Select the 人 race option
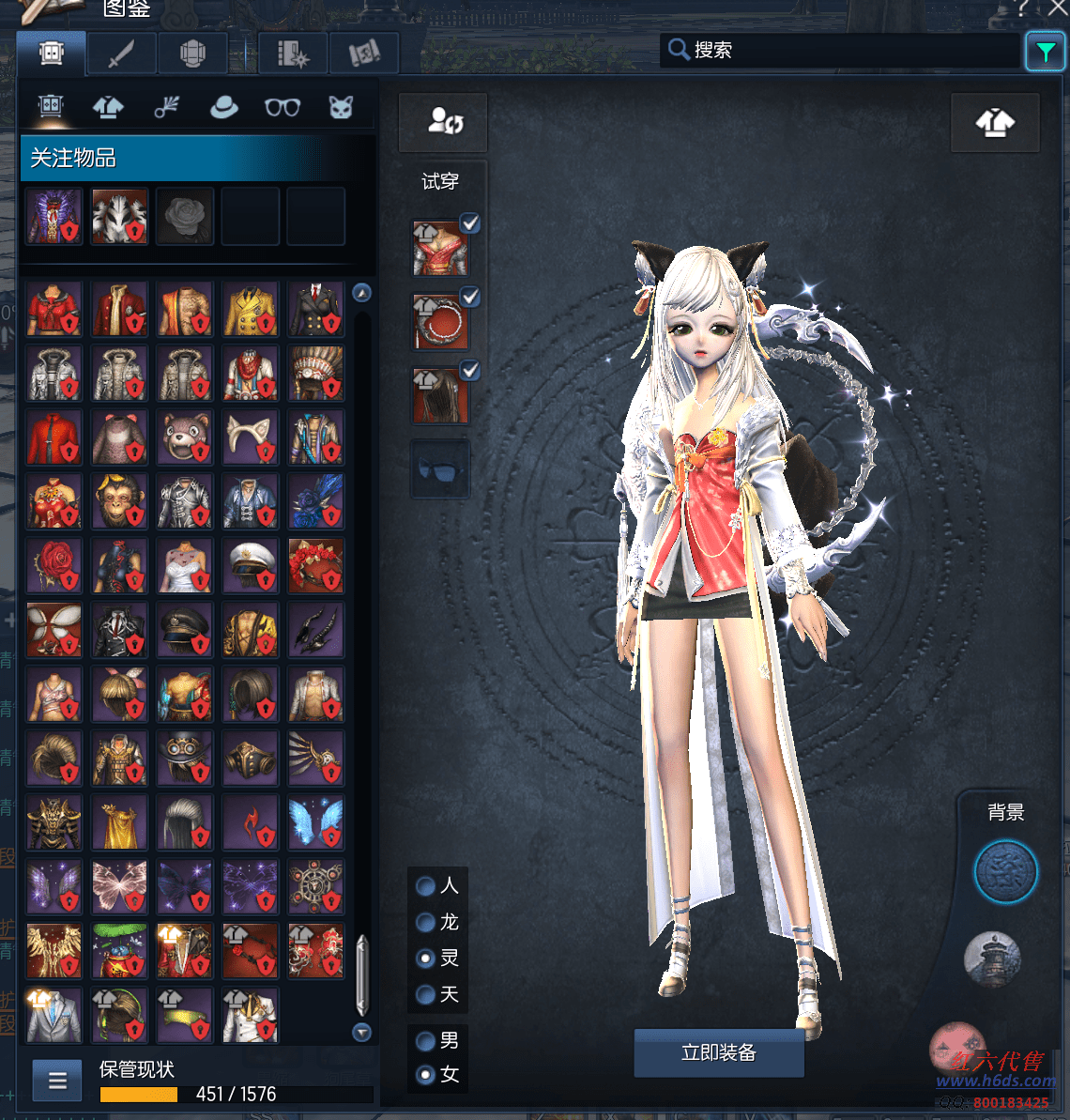The width and height of the screenshot is (1070, 1120). pos(425,885)
